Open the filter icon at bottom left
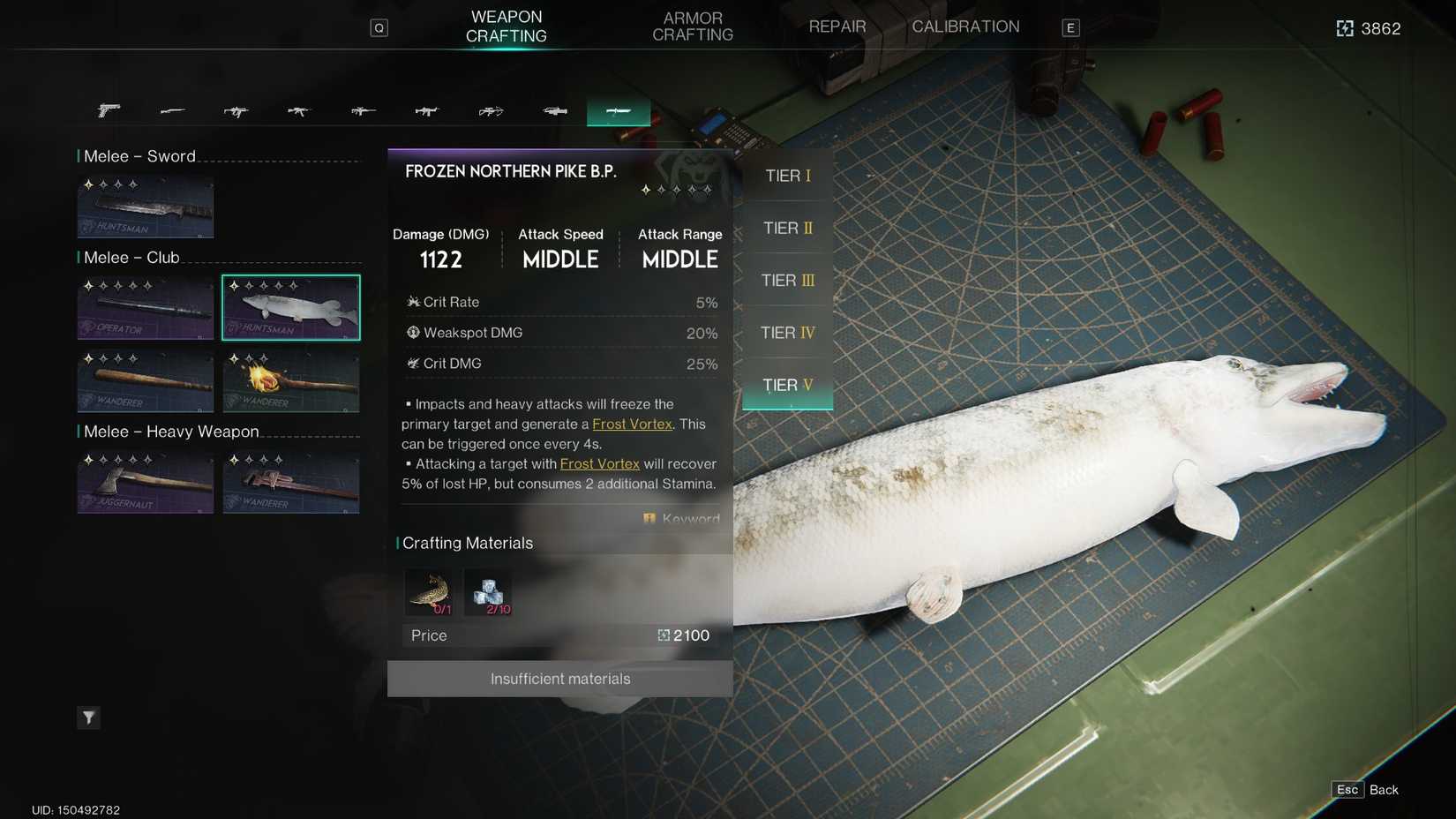1456x819 pixels. coord(88,718)
